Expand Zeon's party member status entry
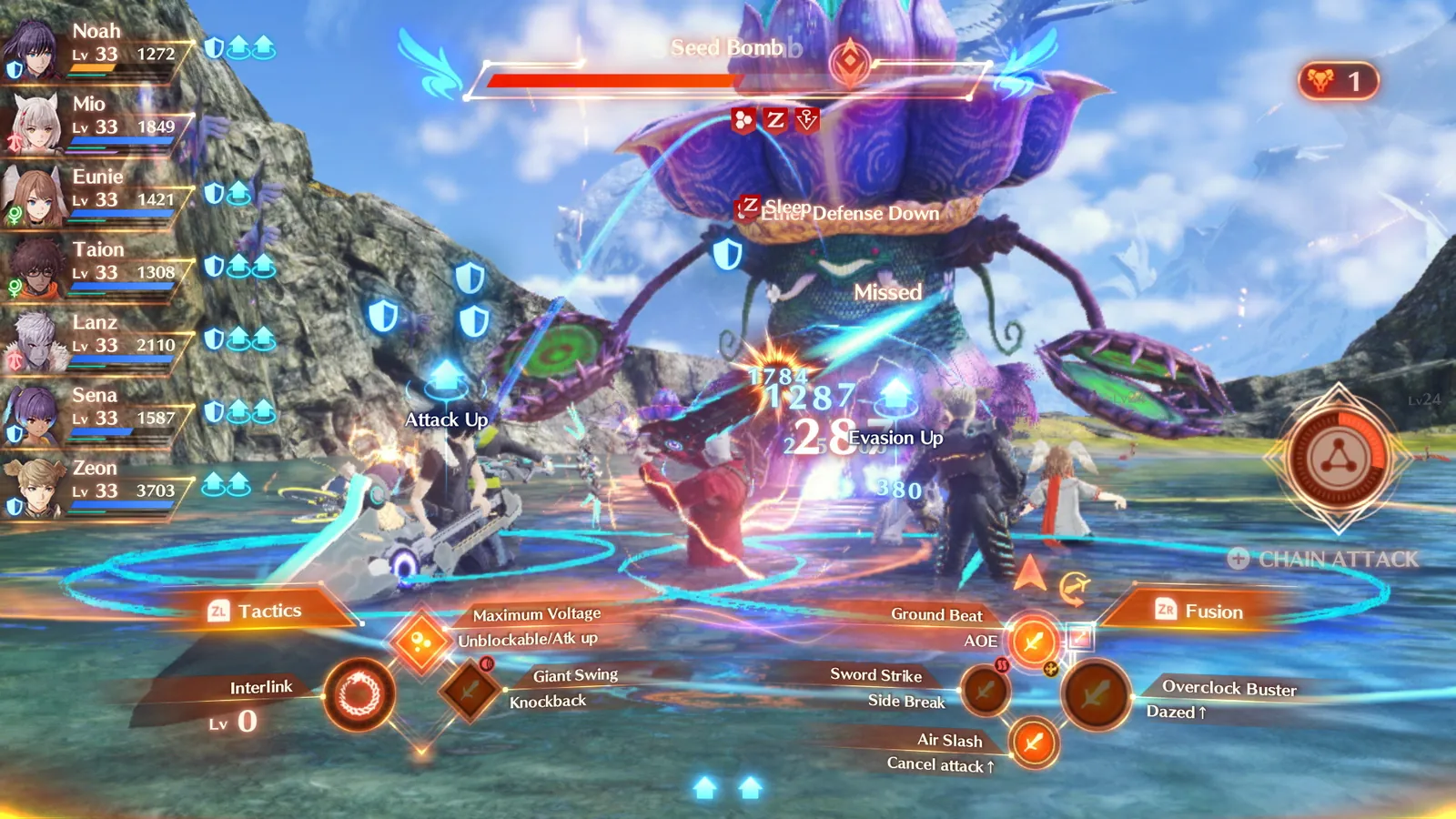This screenshot has height=819, width=1456. point(96,487)
